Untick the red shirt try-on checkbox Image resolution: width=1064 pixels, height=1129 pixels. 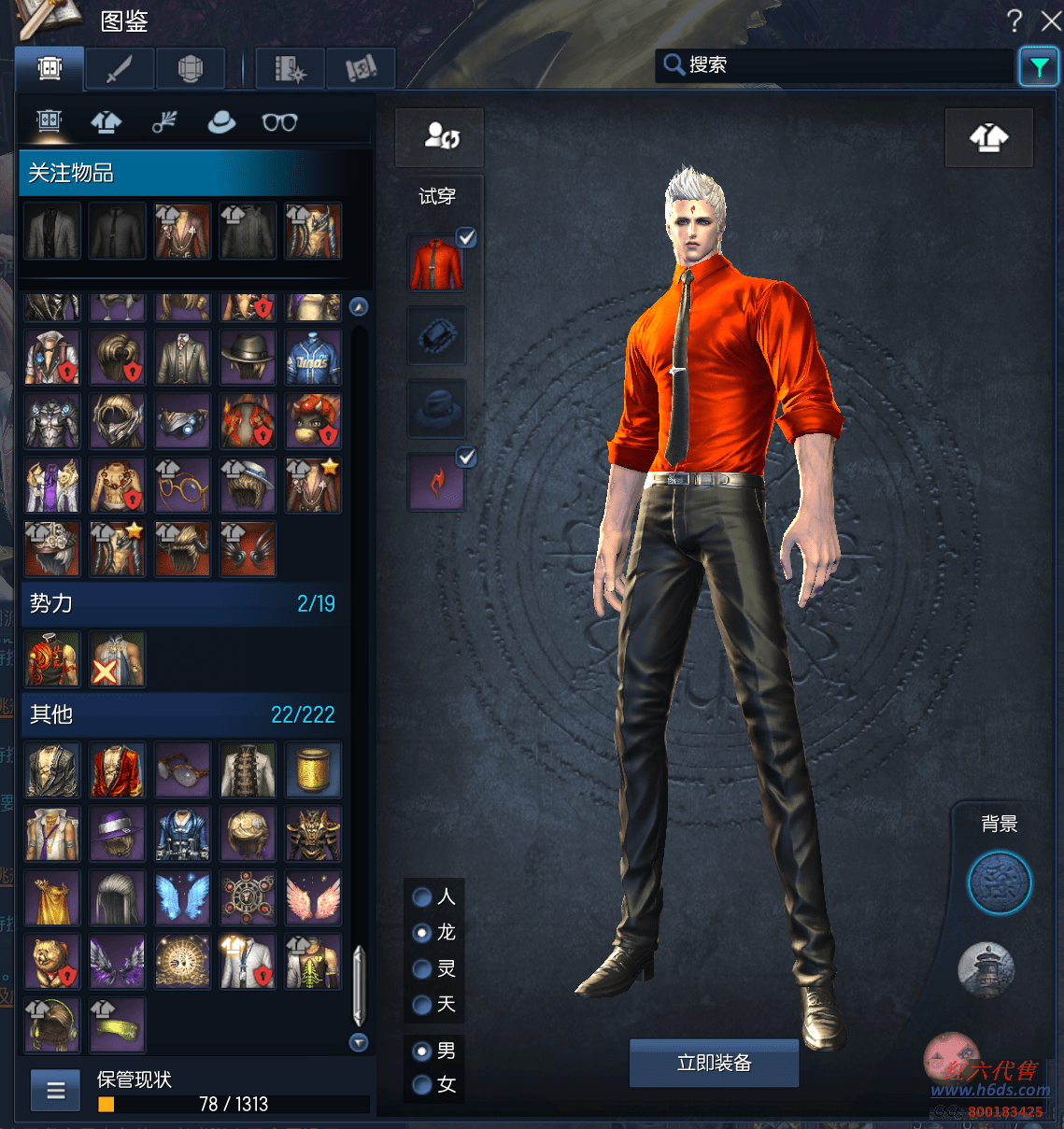(466, 238)
